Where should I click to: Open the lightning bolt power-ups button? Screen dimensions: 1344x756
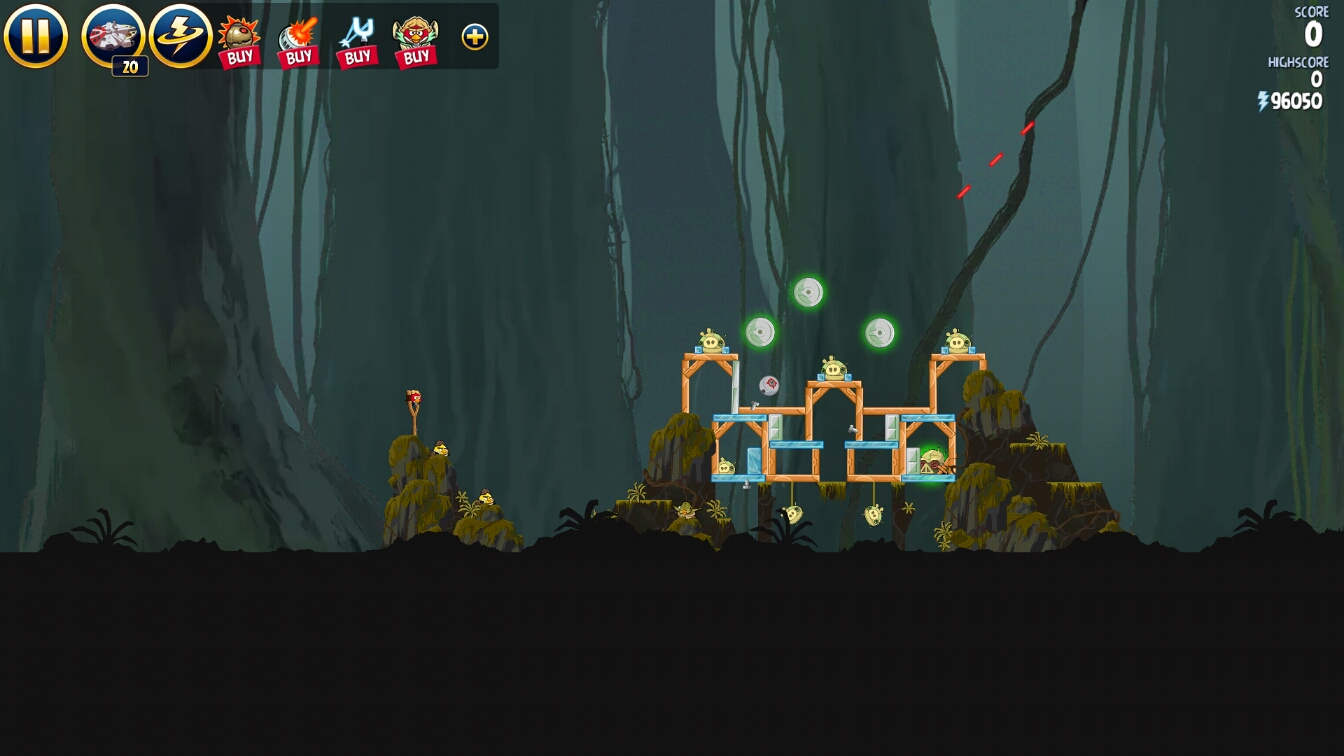tap(180, 36)
